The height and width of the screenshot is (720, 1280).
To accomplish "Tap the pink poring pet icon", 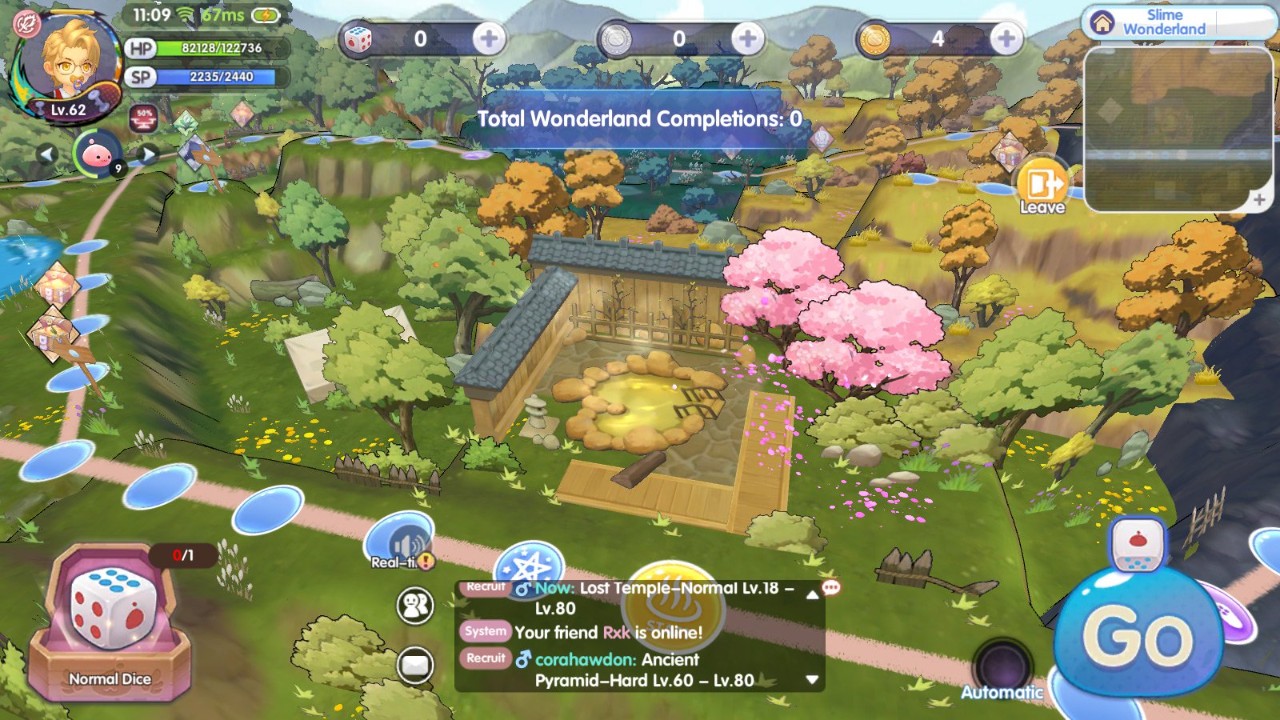I will click(x=97, y=153).
